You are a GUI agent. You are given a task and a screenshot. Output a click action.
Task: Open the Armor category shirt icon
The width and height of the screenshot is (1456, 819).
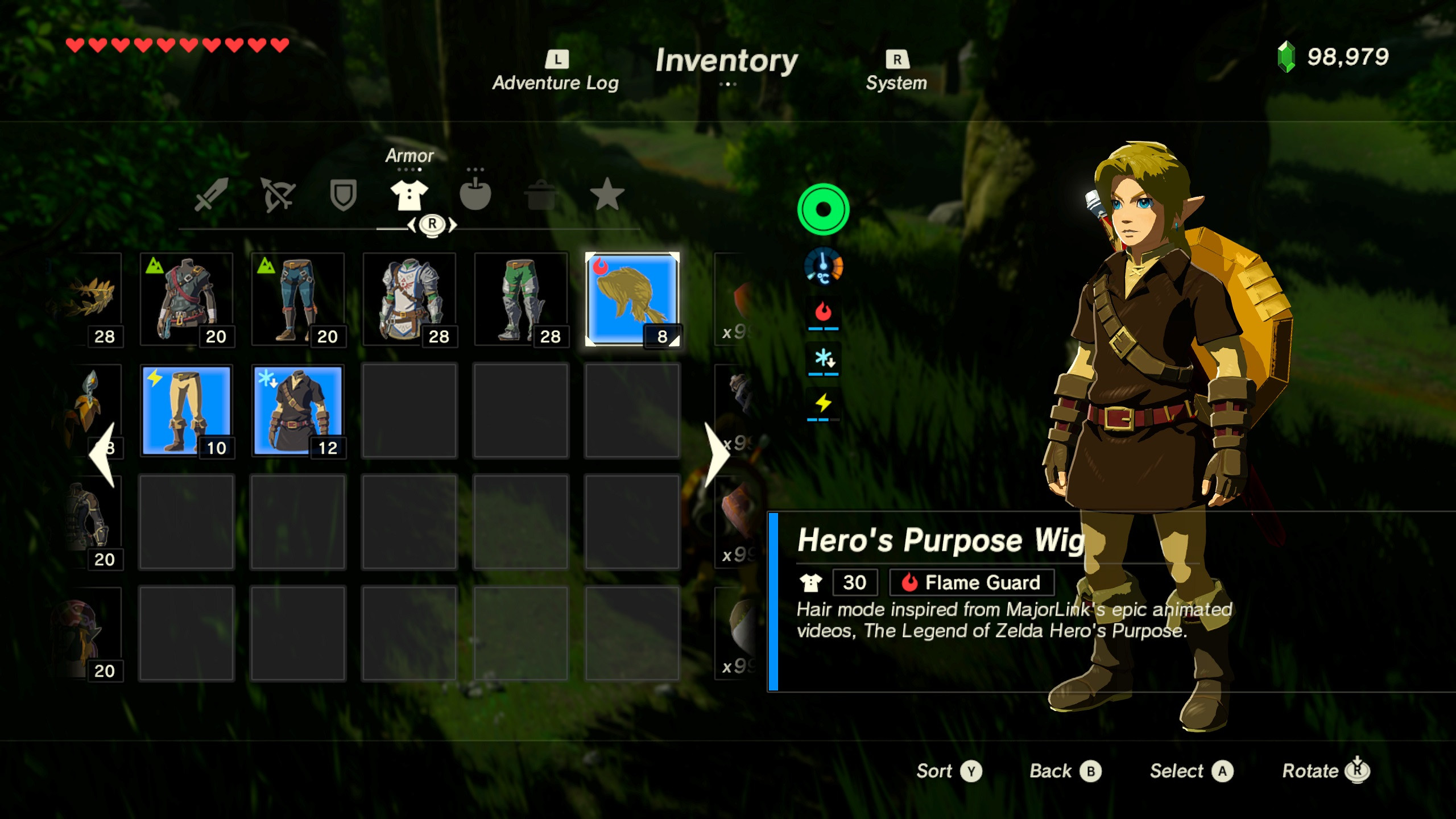click(x=409, y=196)
